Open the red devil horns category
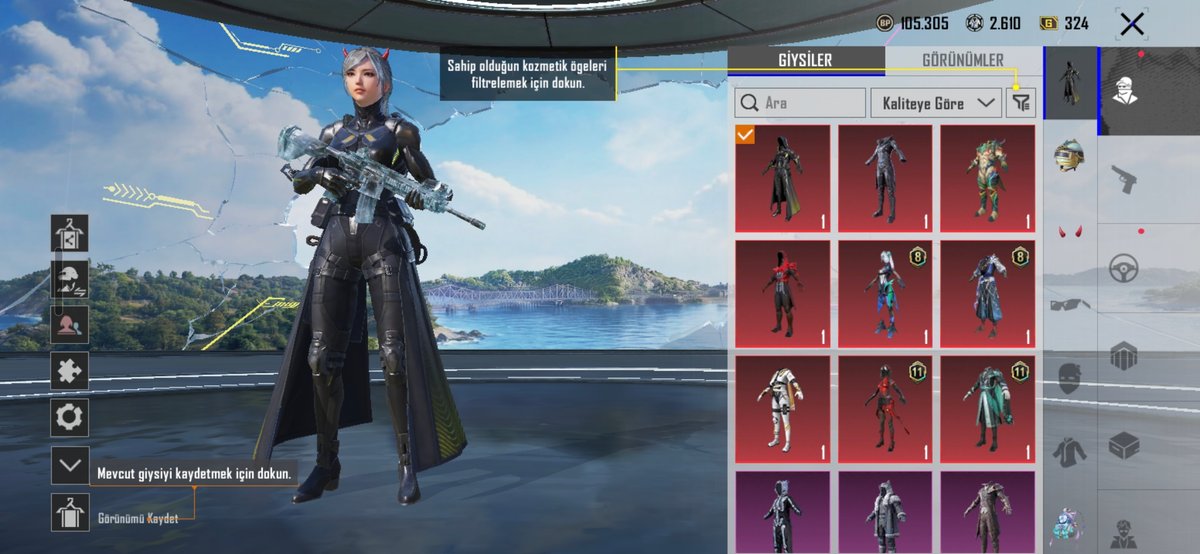This screenshot has height=554, width=1200. 1069,233
